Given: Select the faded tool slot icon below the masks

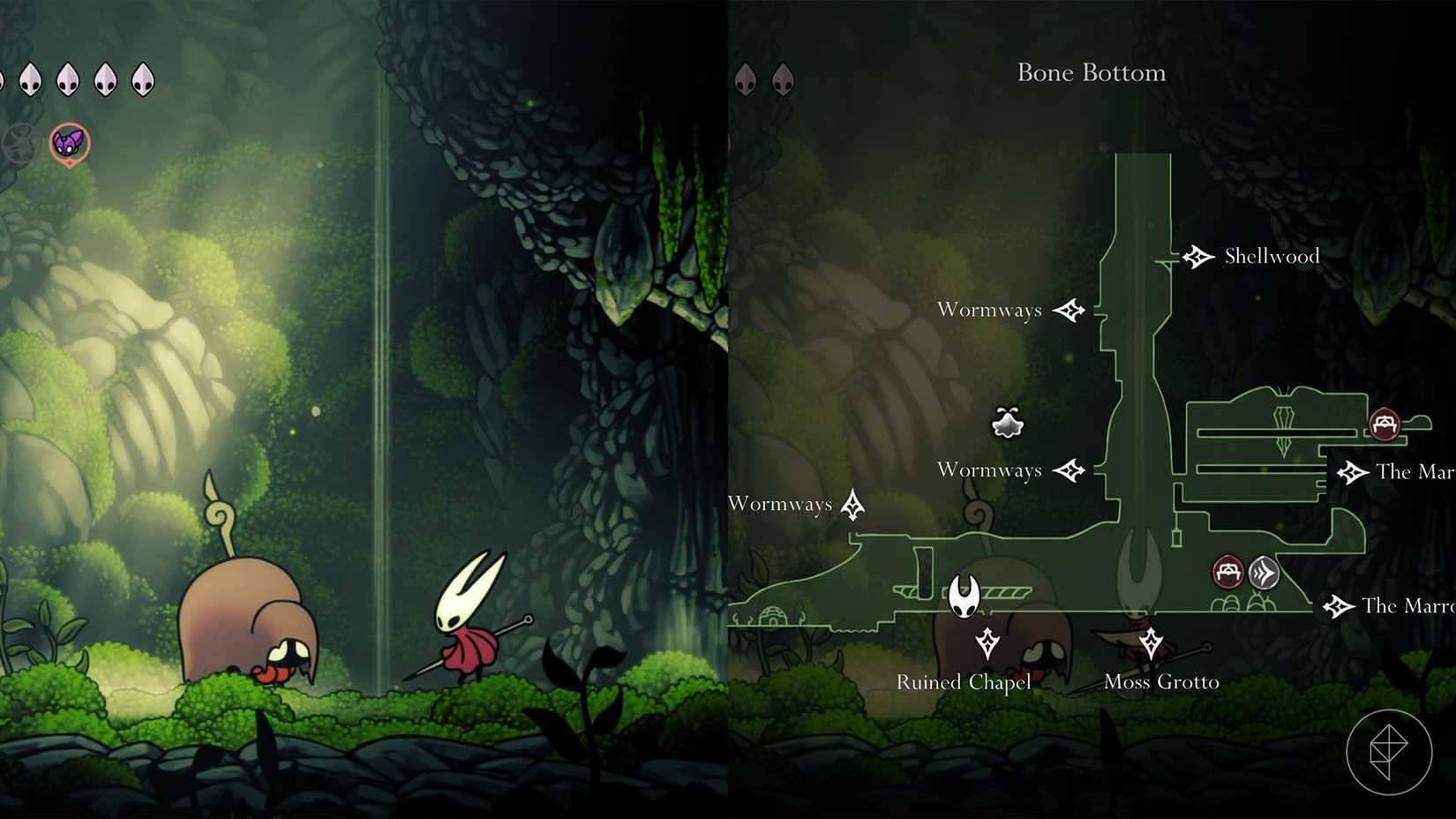Looking at the screenshot, I should click(16, 141).
